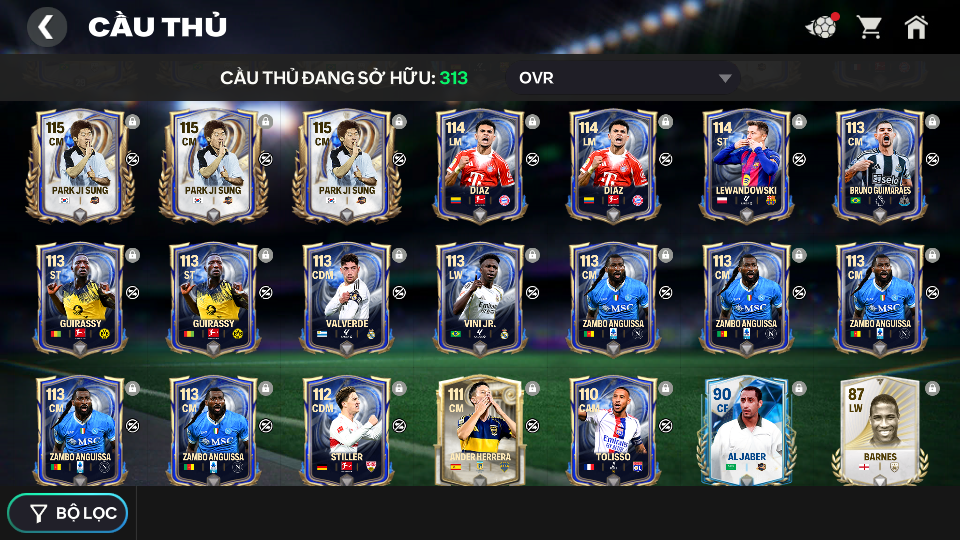This screenshot has width=960, height=540.
Task: Return to the home screen
Action: (916, 27)
